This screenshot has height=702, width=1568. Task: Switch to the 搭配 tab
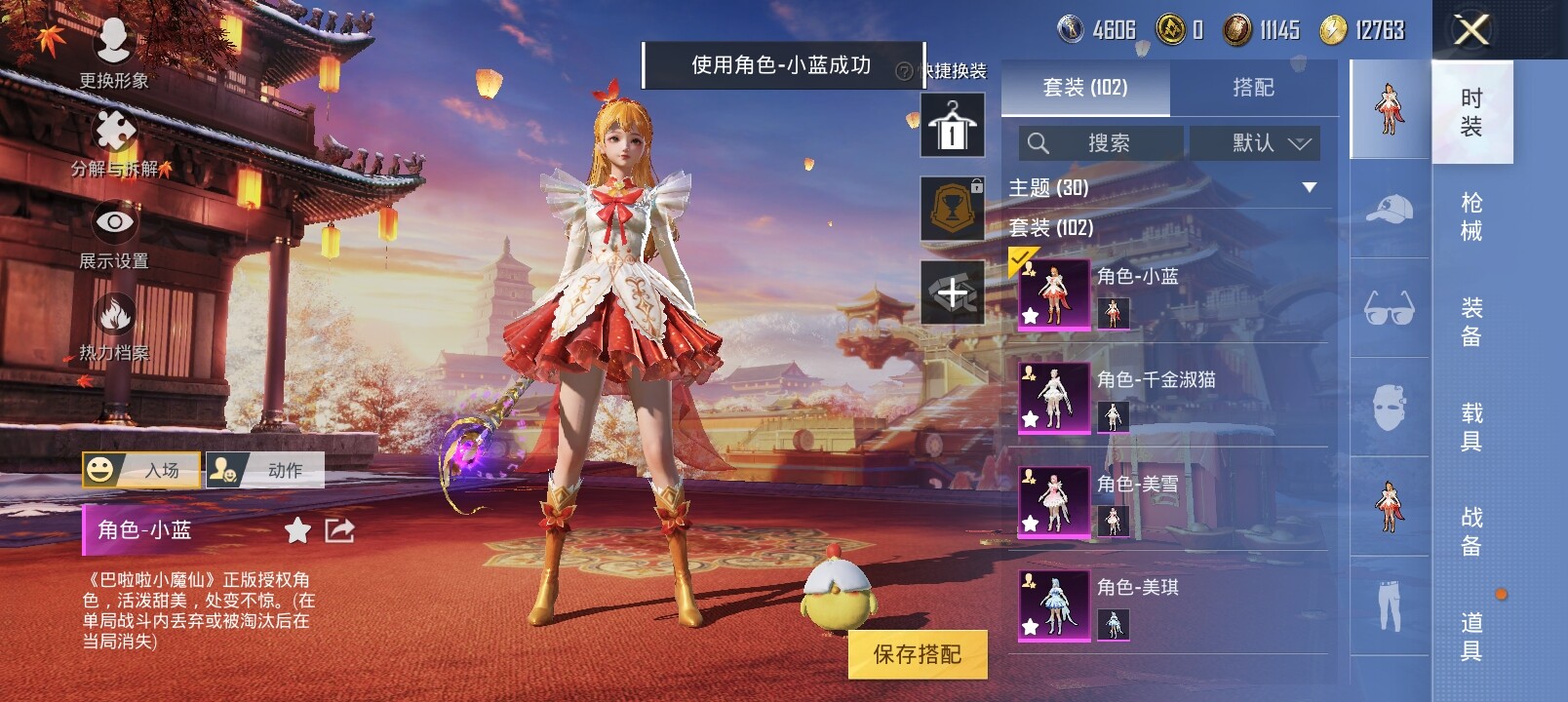[1253, 88]
